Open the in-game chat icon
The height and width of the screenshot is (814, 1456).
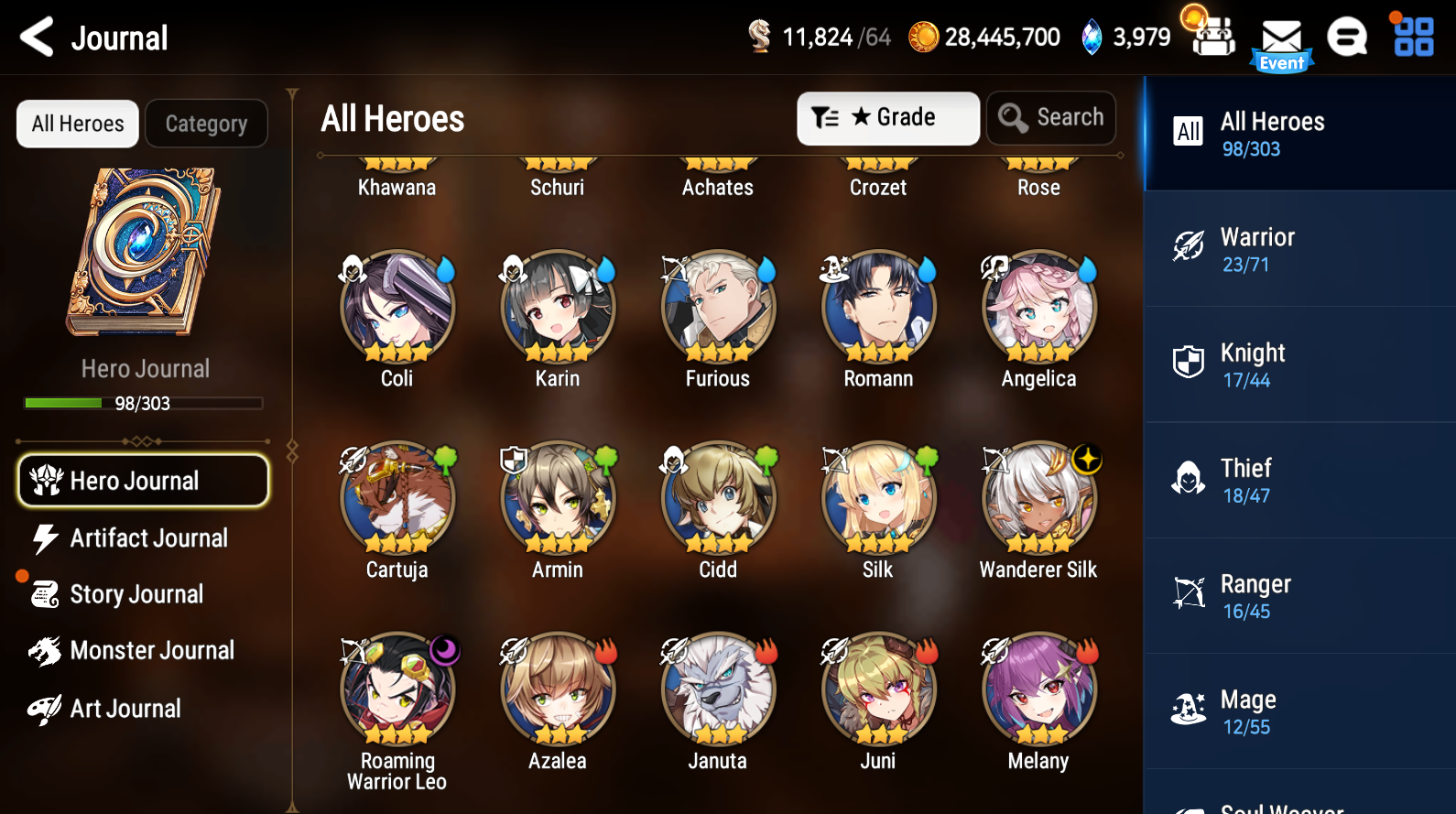[1347, 37]
